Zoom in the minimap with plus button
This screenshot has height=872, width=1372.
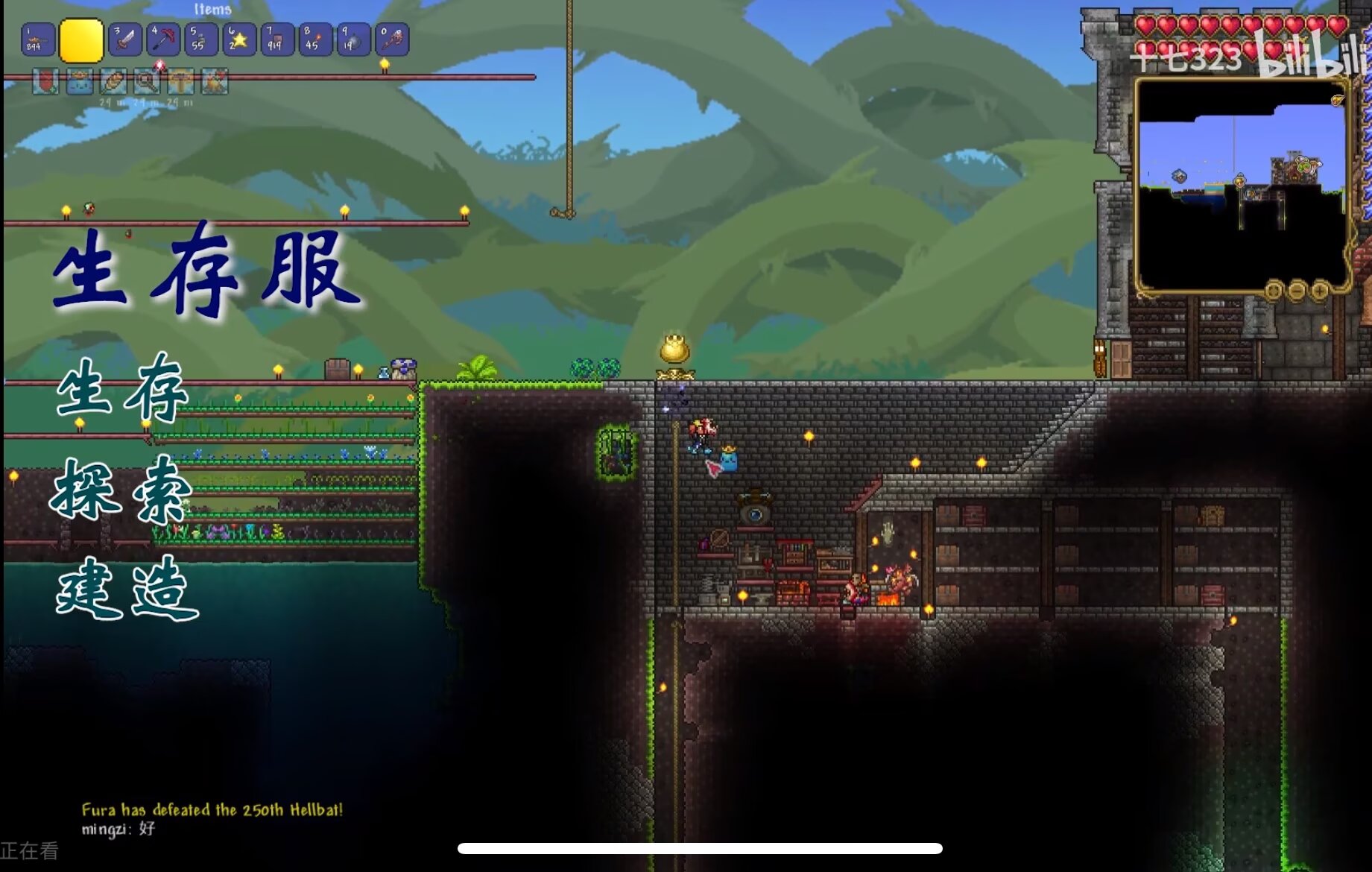[x=1320, y=290]
